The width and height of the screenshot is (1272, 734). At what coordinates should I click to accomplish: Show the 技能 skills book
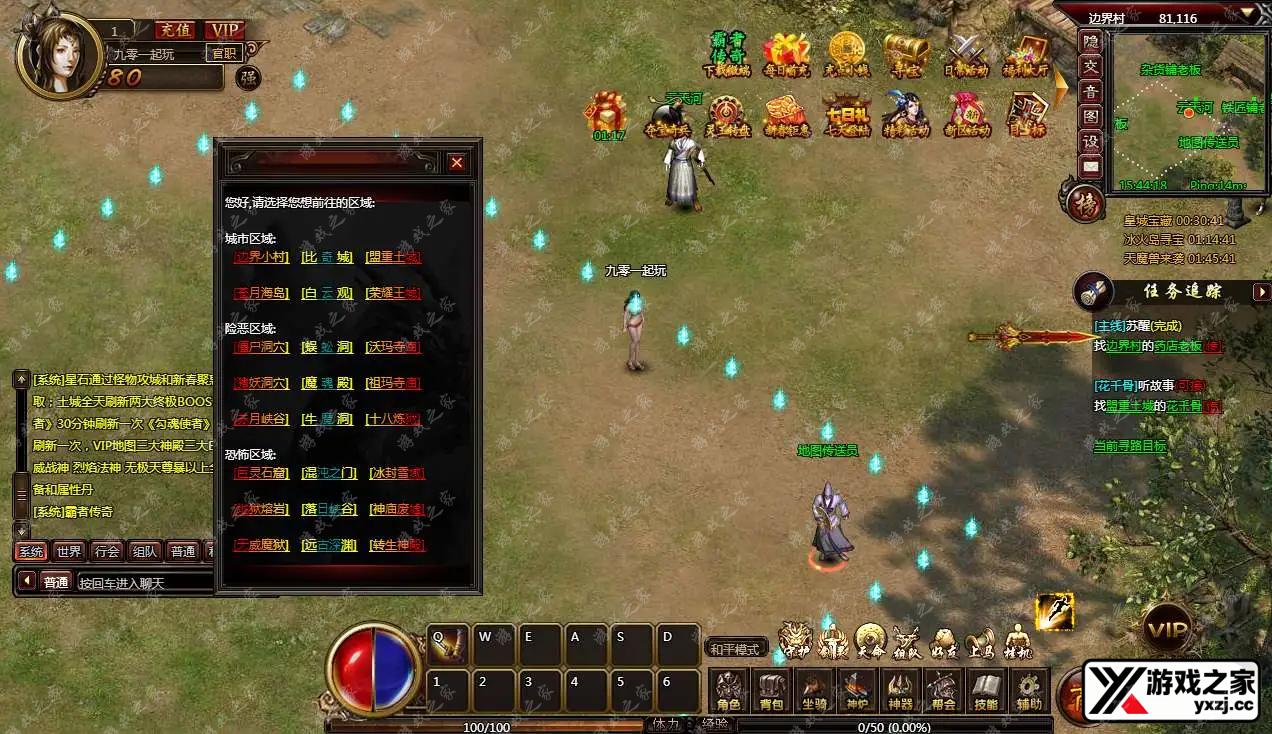(986, 691)
